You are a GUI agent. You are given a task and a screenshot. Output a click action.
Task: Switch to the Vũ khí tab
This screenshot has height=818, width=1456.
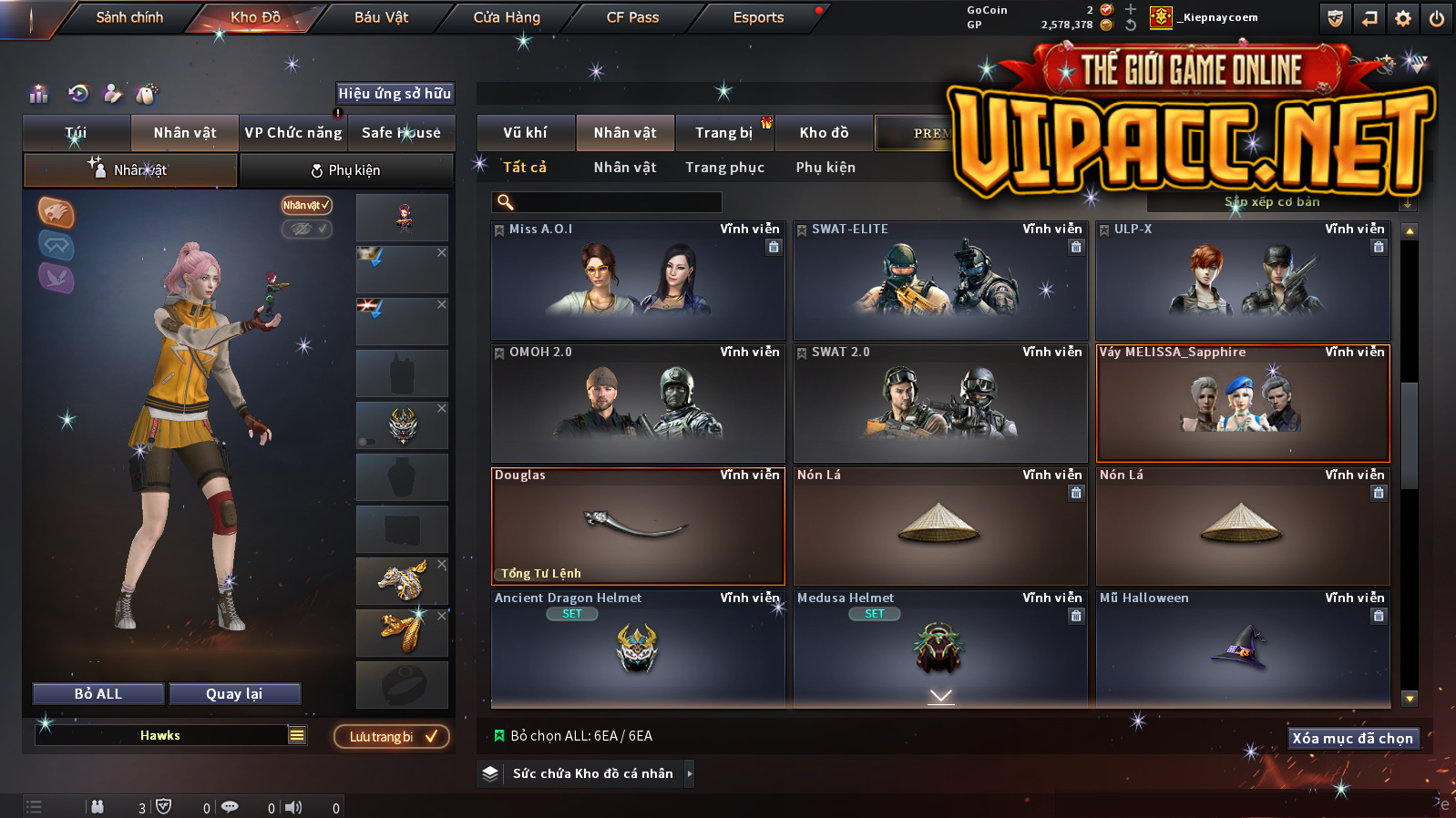click(526, 133)
